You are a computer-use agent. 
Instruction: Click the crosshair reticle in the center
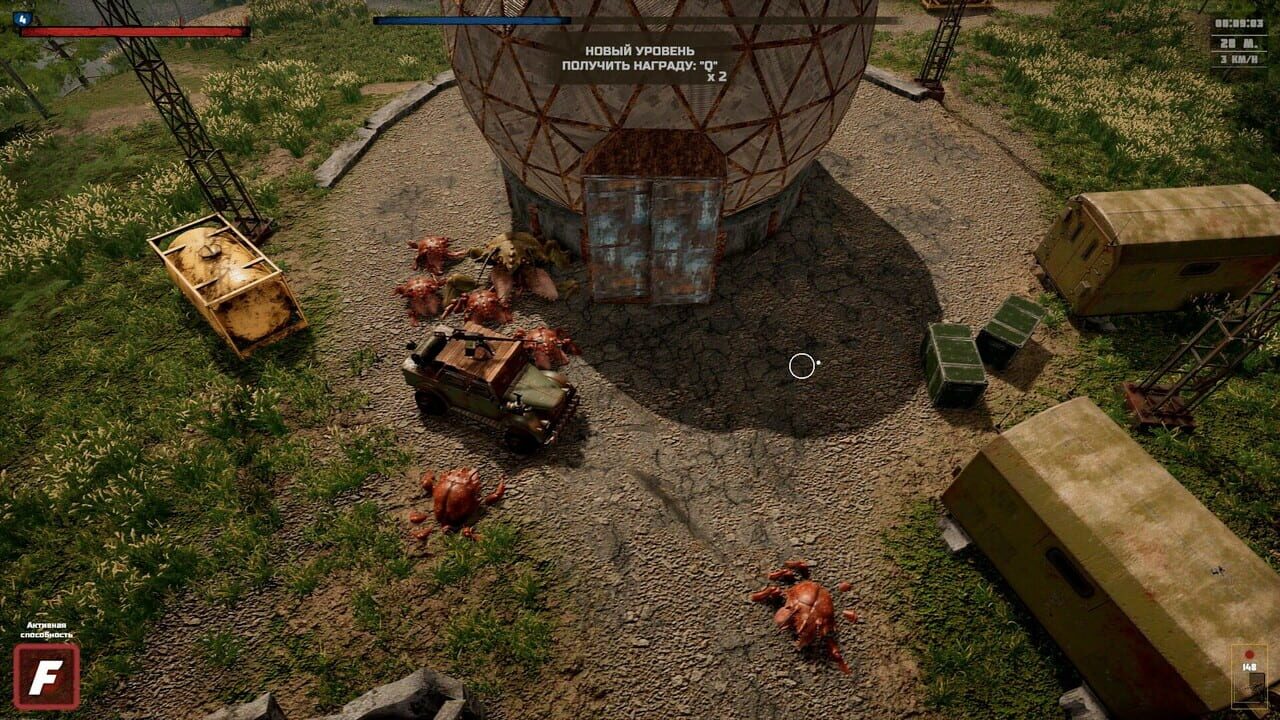[x=803, y=367]
